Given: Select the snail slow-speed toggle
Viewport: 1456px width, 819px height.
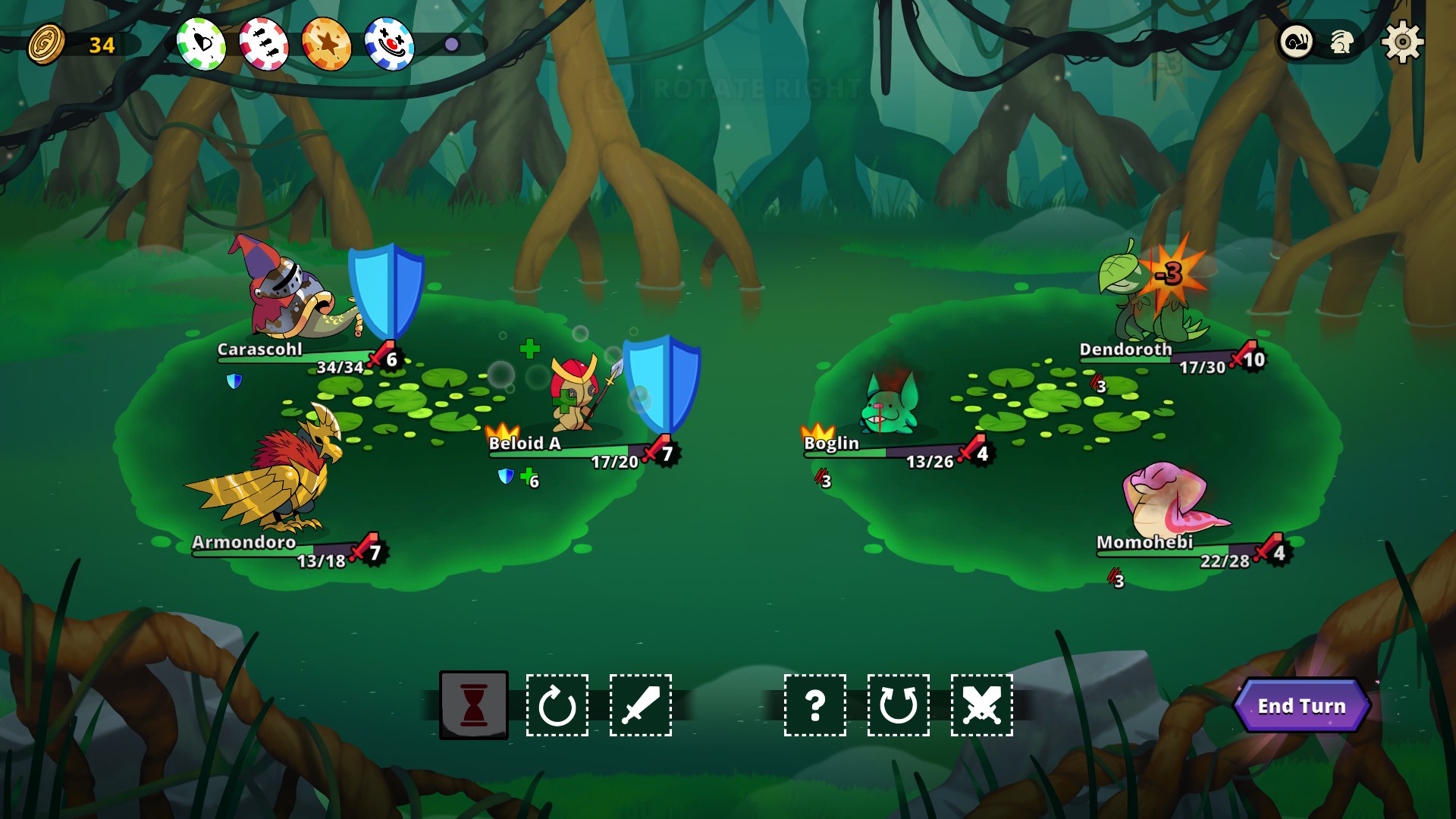Looking at the screenshot, I should (1297, 42).
